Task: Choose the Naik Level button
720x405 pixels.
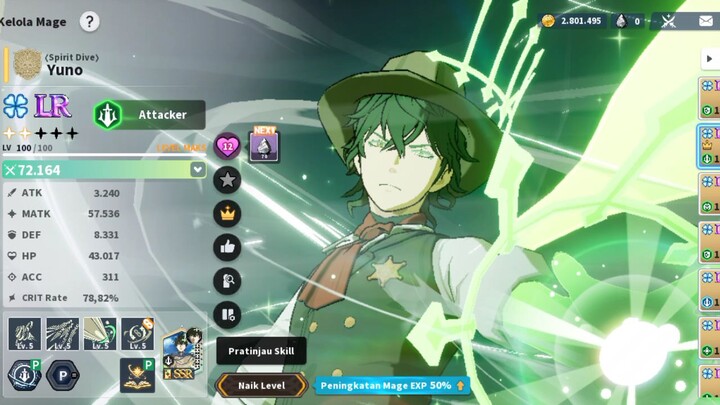Action: (x=261, y=385)
